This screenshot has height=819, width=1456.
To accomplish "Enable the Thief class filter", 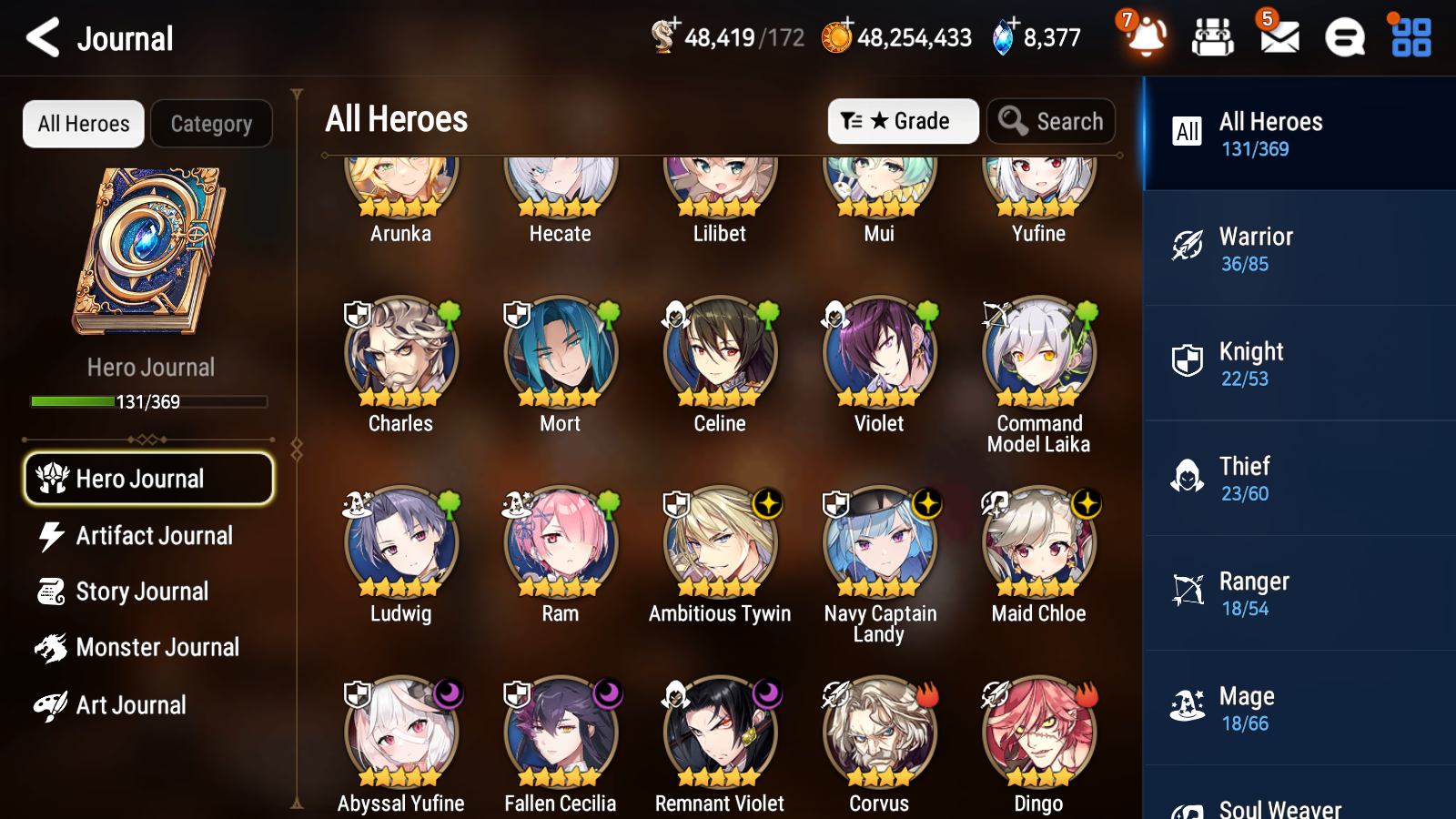I will [x=1299, y=478].
